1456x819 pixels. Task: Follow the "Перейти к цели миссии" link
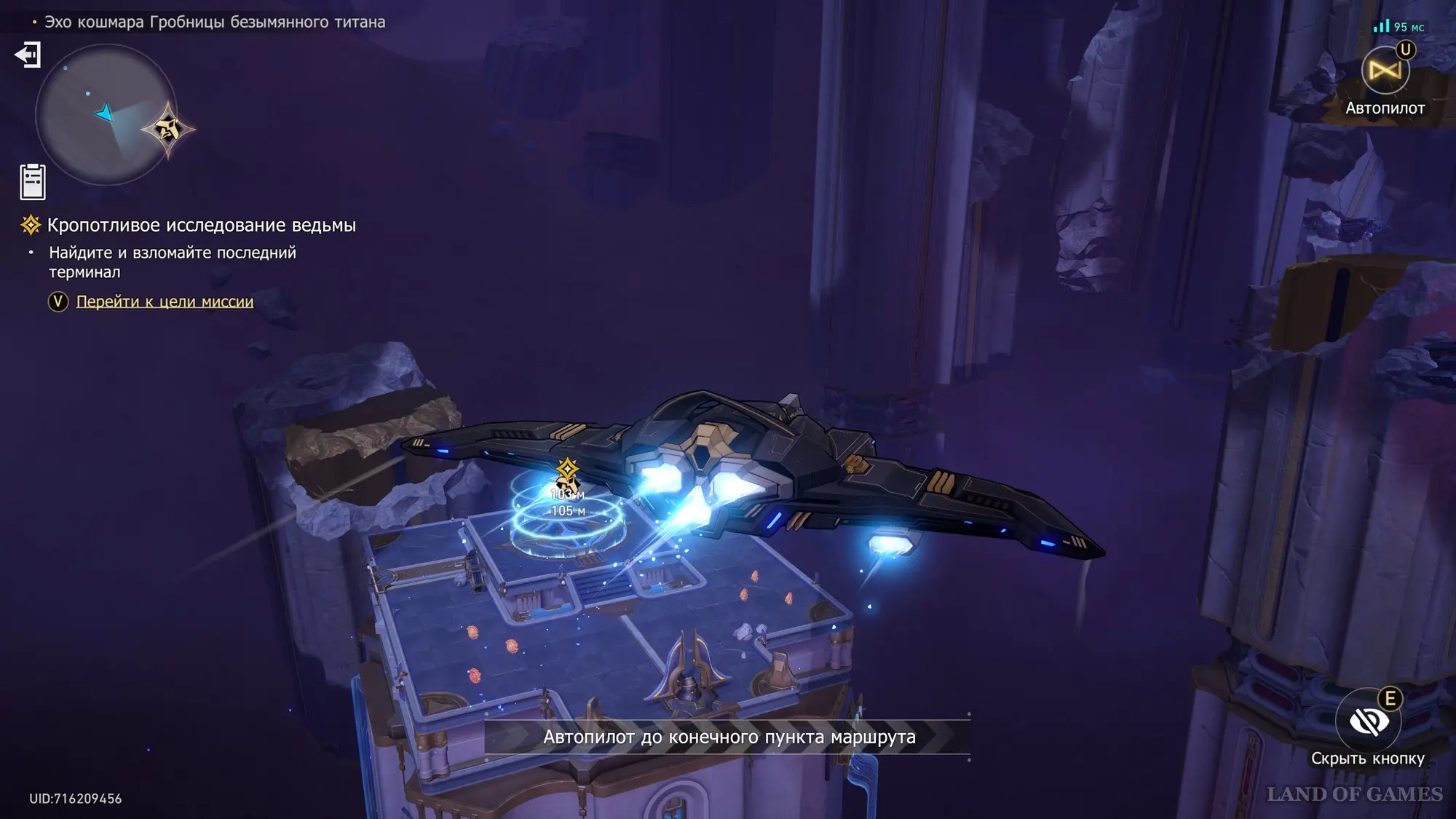click(x=165, y=301)
